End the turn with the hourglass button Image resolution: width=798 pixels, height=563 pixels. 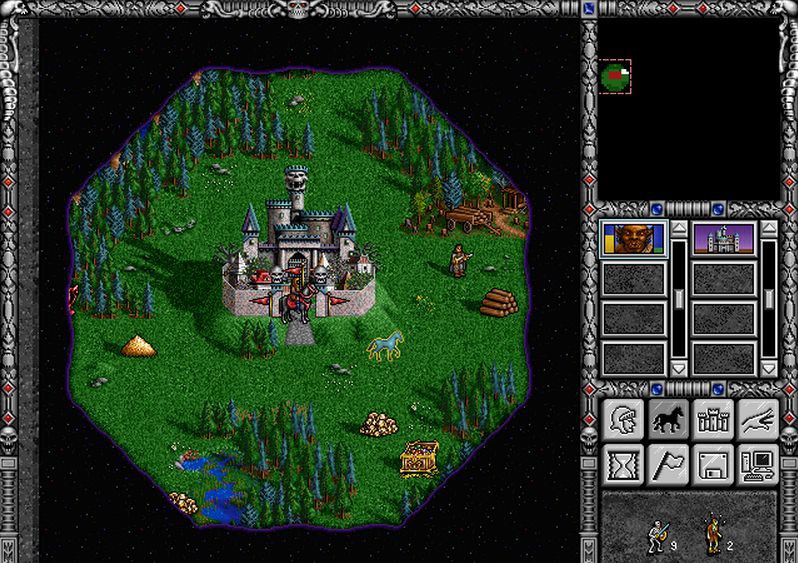[x=624, y=464]
